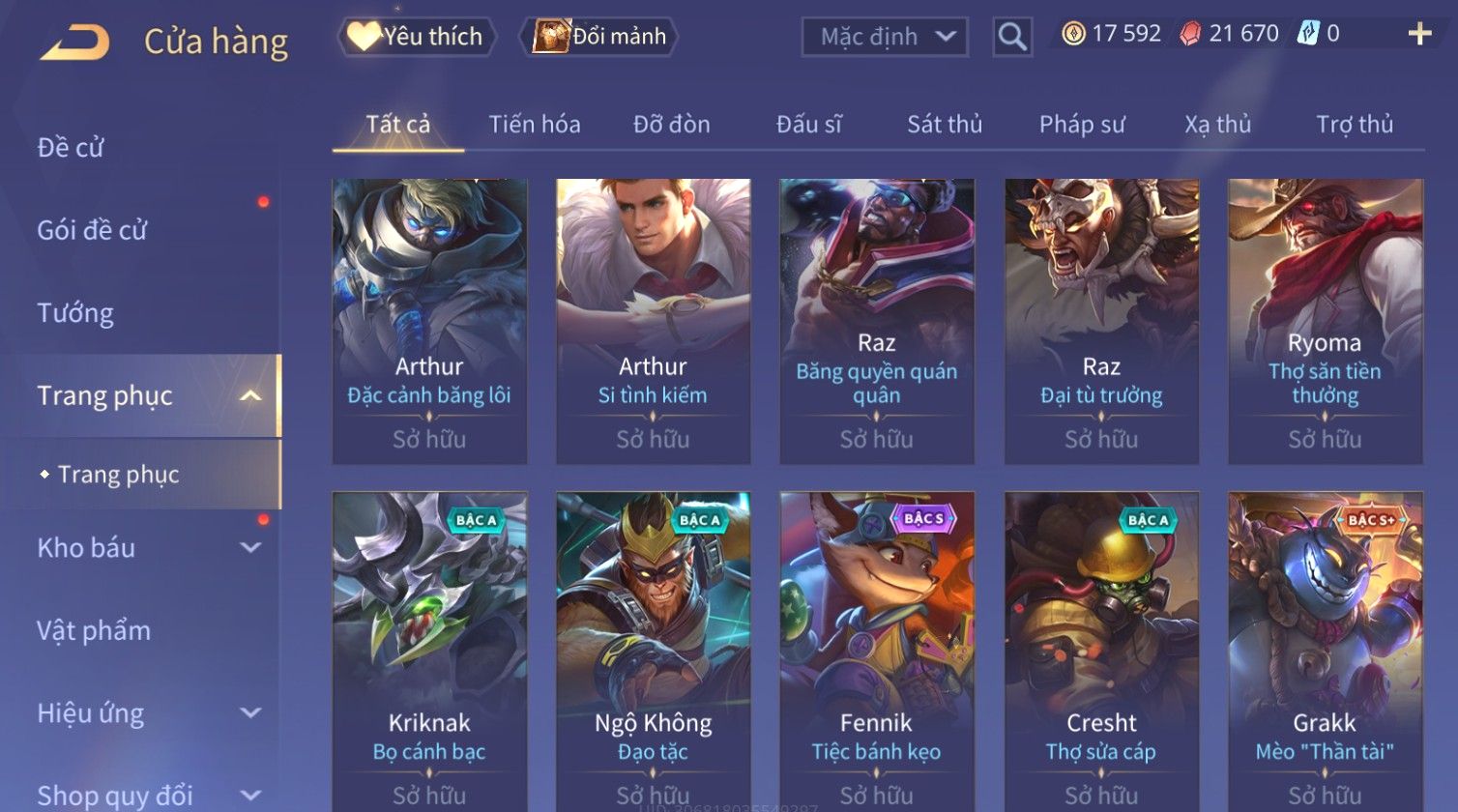Switch to the Tiến hóa tab
Screen dimensions: 1458x812
click(534, 125)
